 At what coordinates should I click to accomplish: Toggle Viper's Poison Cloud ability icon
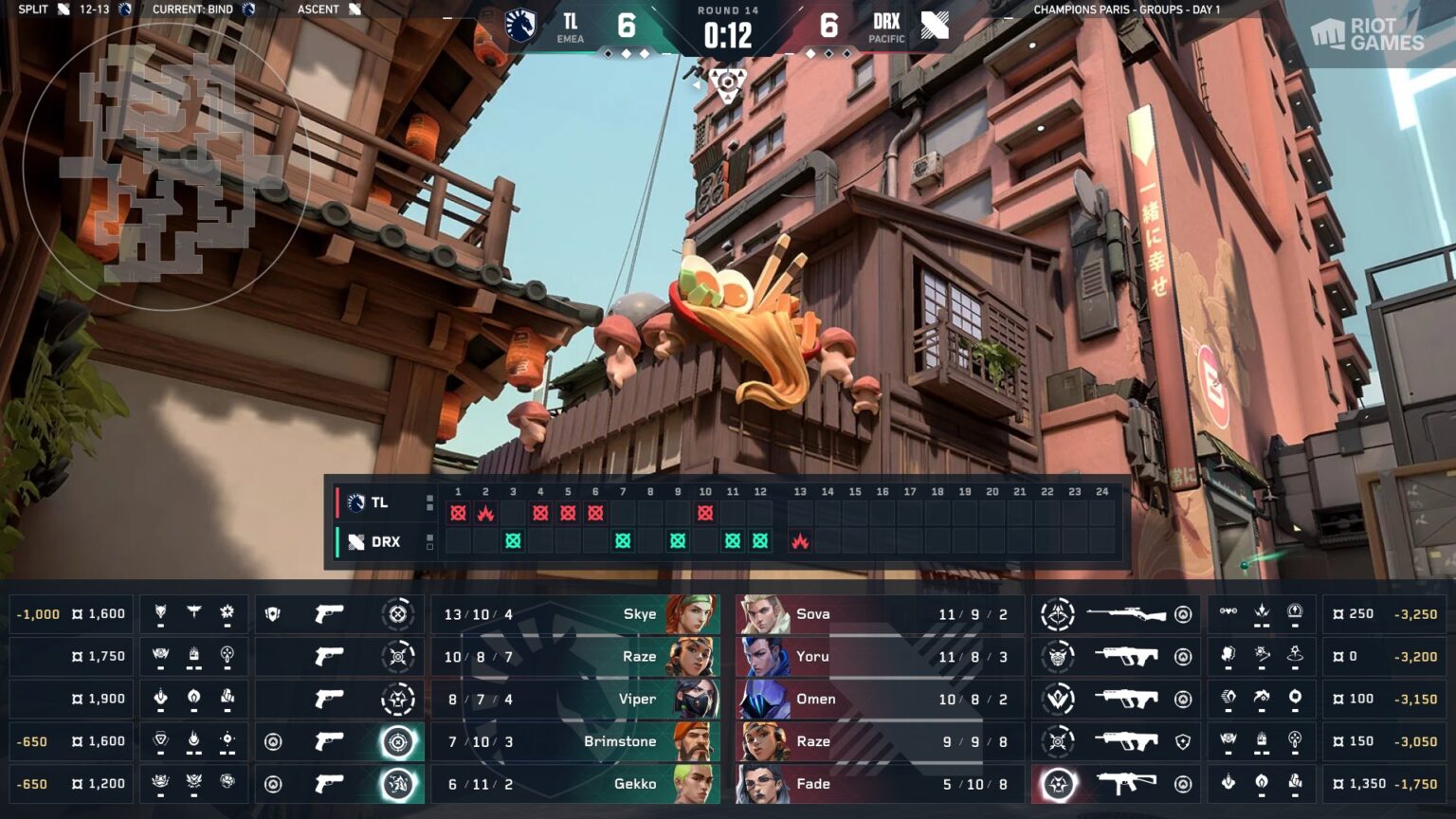coord(192,697)
